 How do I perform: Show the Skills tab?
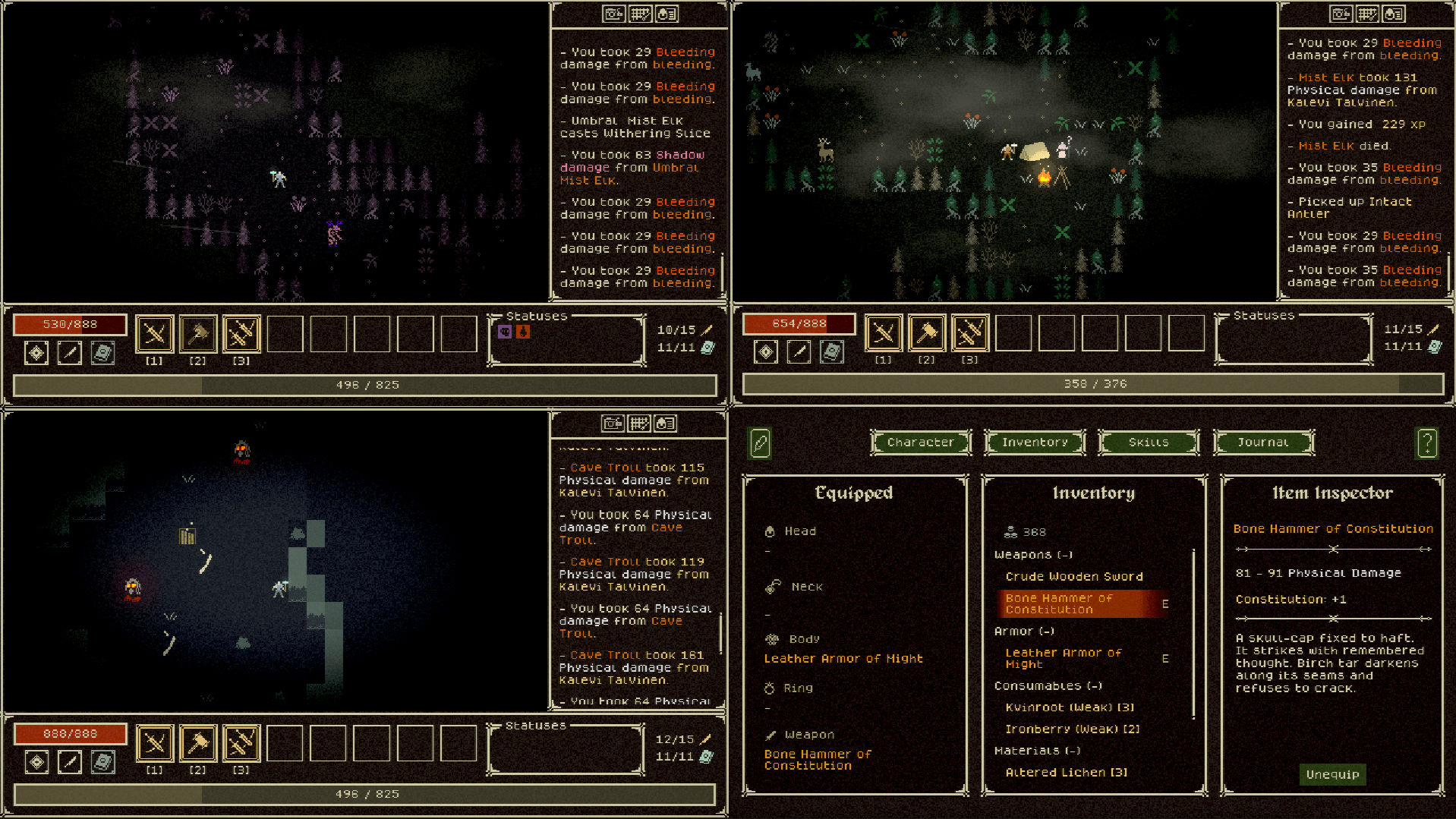click(x=1148, y=442)
